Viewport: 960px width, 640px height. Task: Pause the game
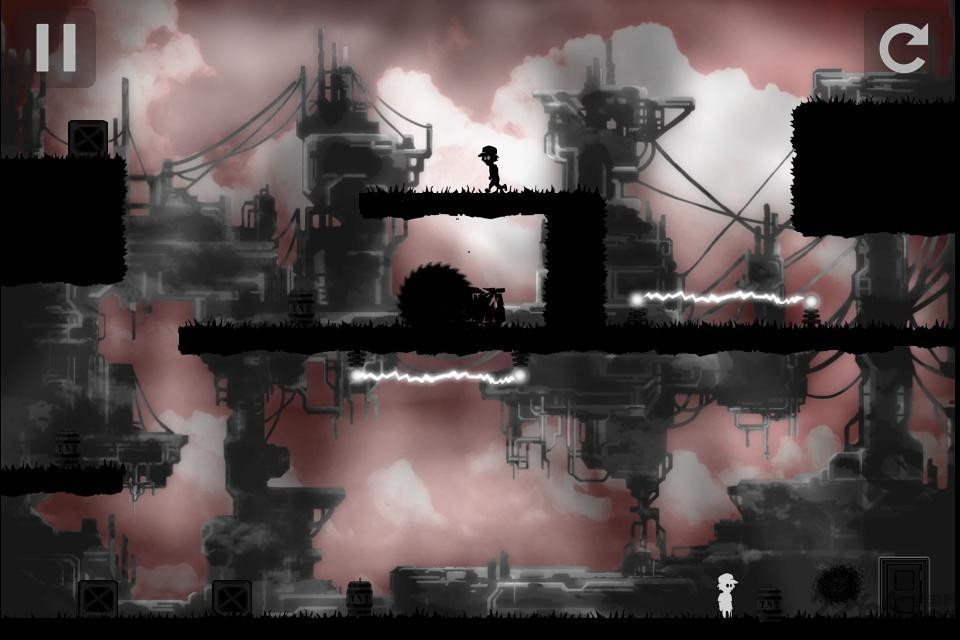[x=55, y=46]
